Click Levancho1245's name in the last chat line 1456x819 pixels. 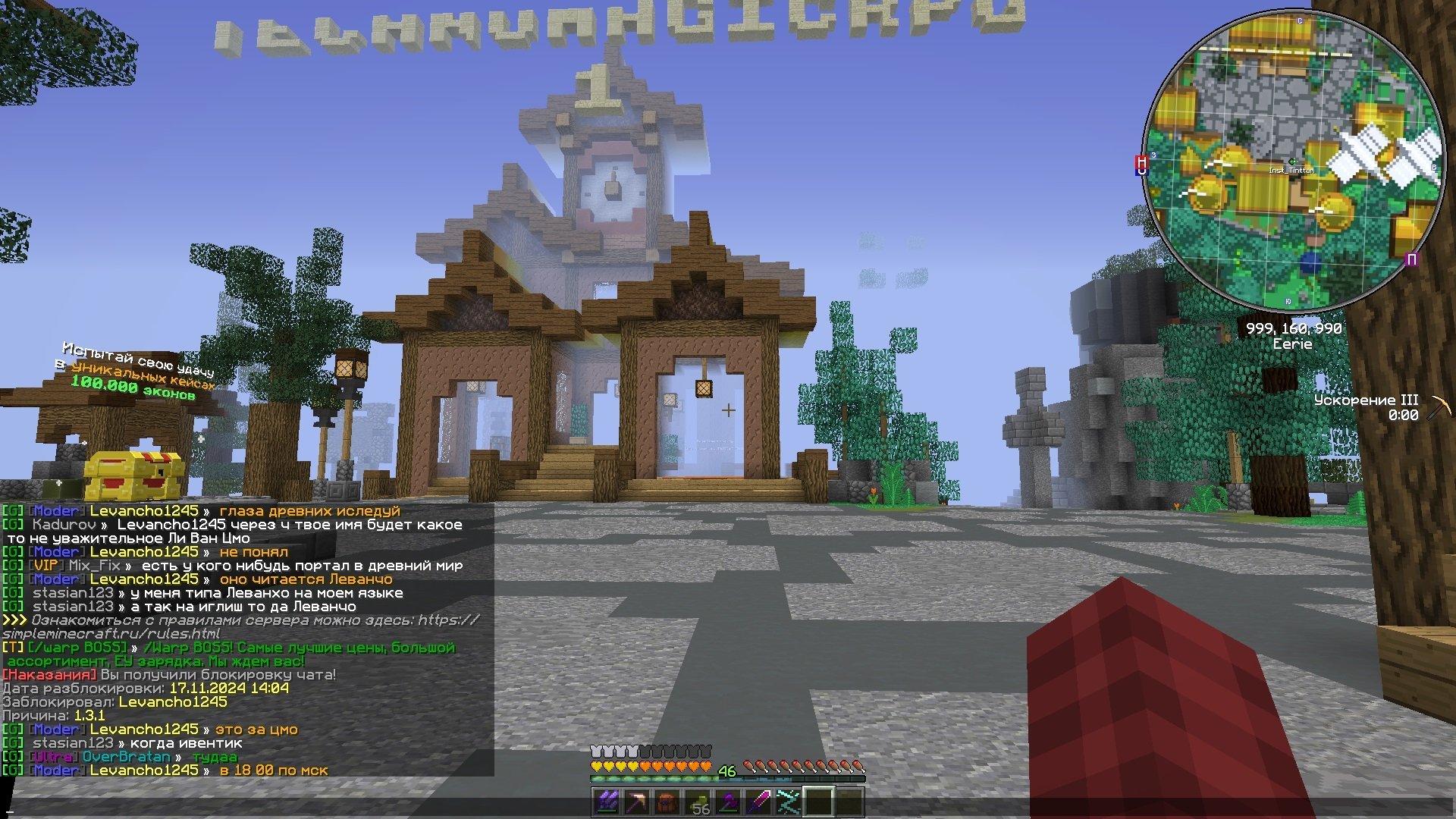click(144, 770)
